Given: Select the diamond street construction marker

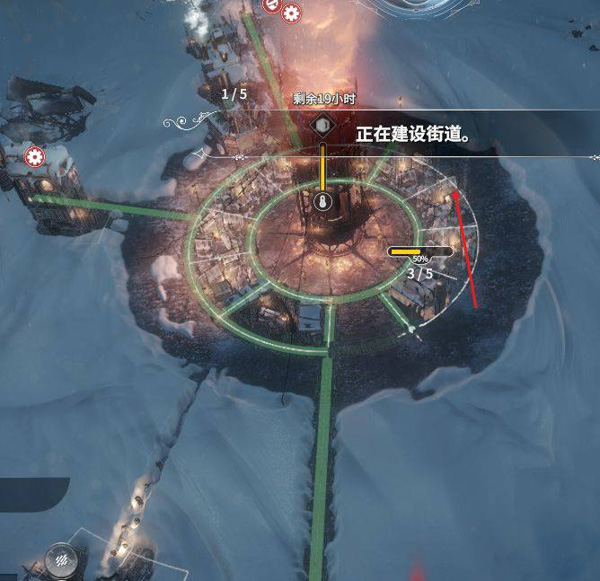Looking at the screenshot, I should click(x=322, y=126).
